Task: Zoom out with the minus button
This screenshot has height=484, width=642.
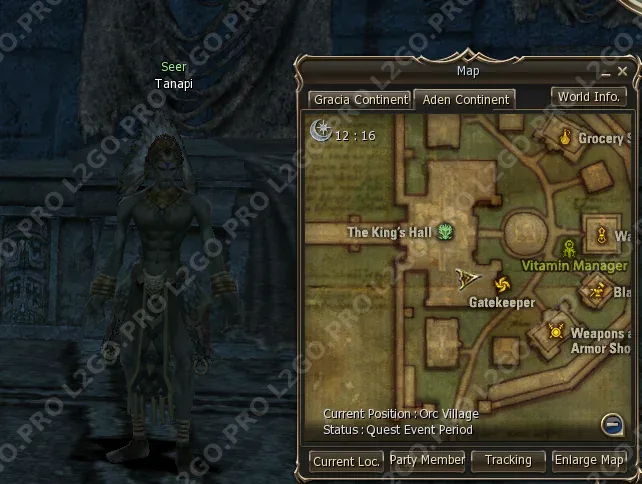Action: [613, 425]
